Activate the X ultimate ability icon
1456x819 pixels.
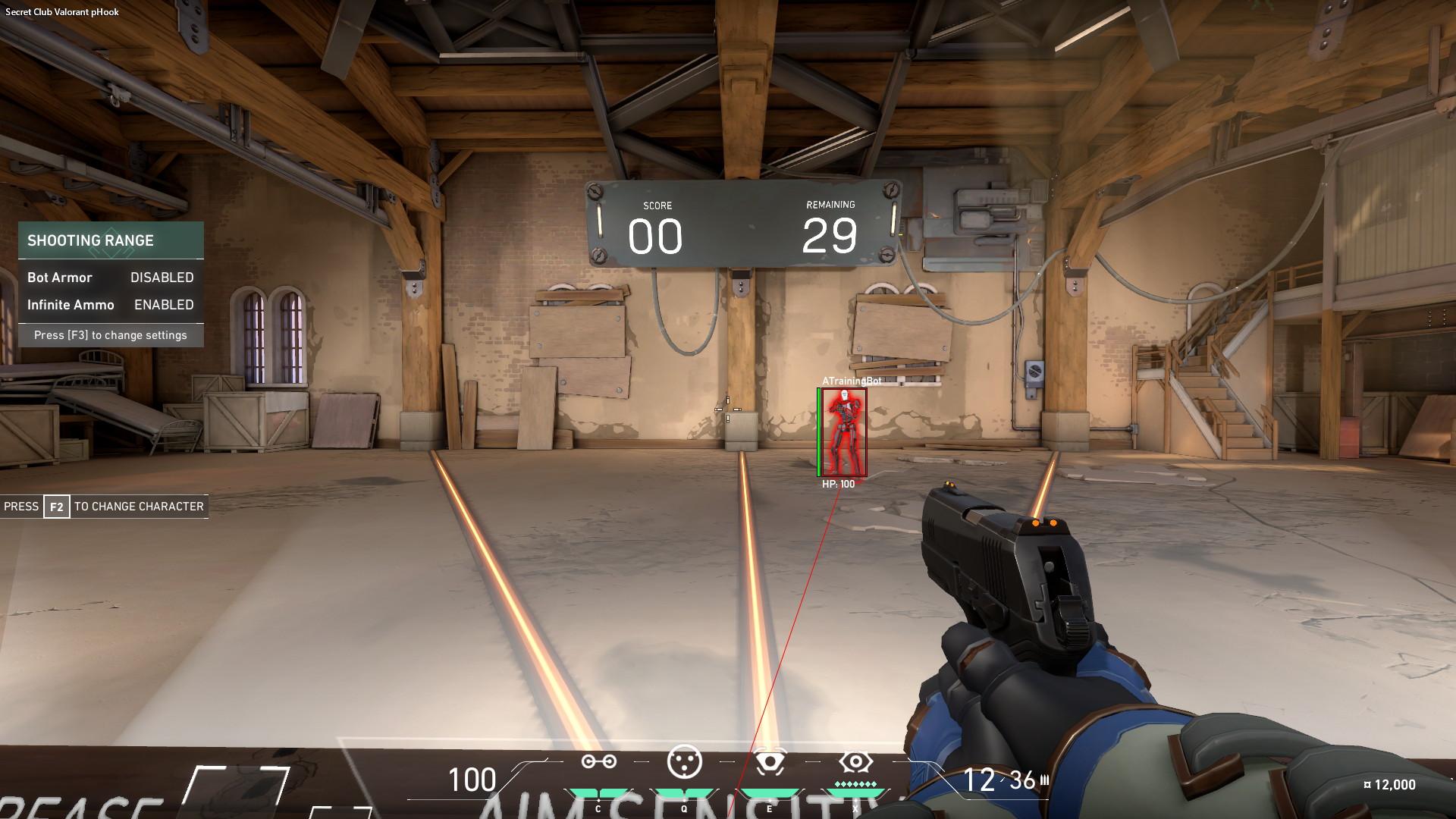pos(856,762)
